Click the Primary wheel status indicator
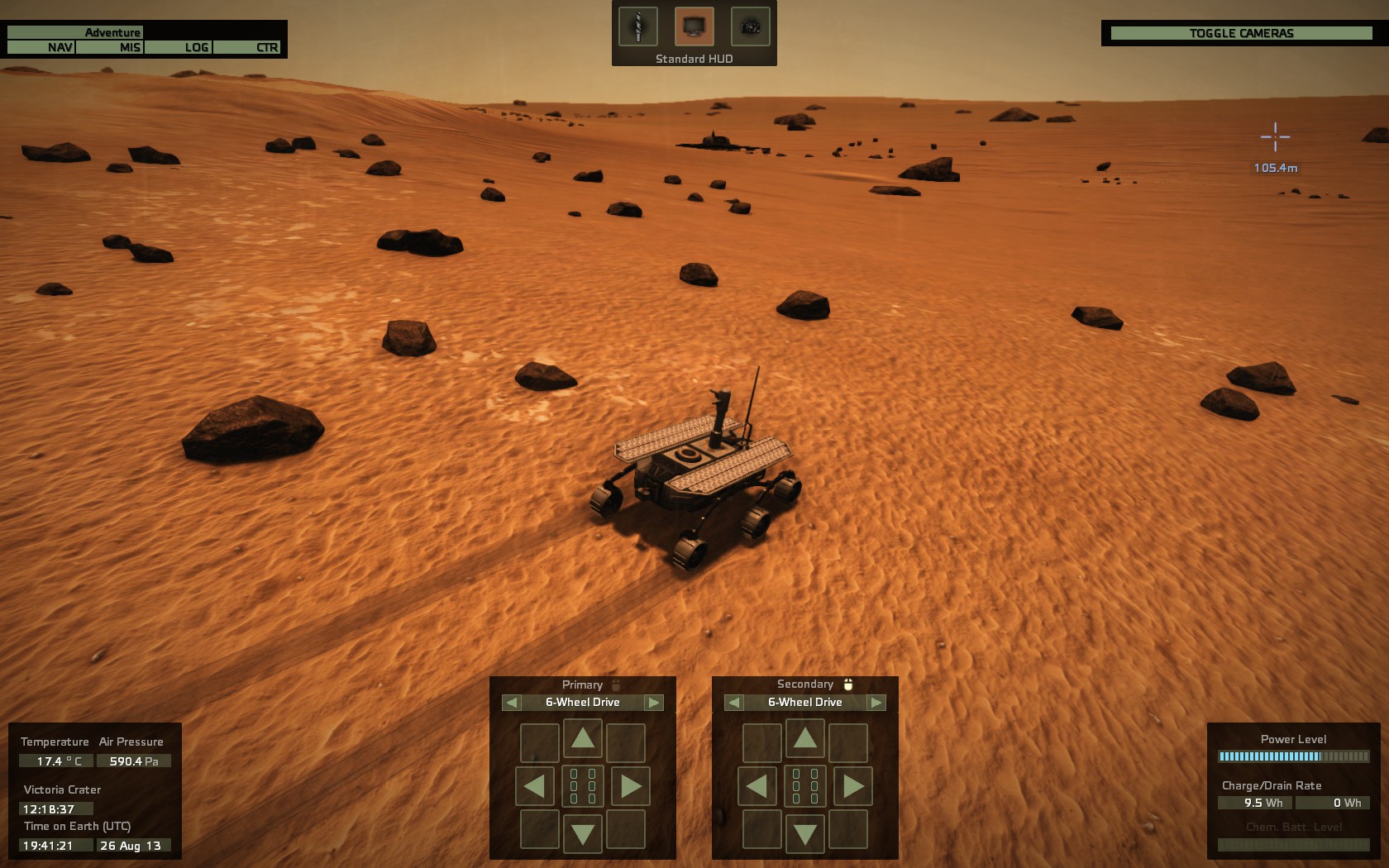This screenshot has width=1389, height=868. pyautogui.click(x=583, y=786)
